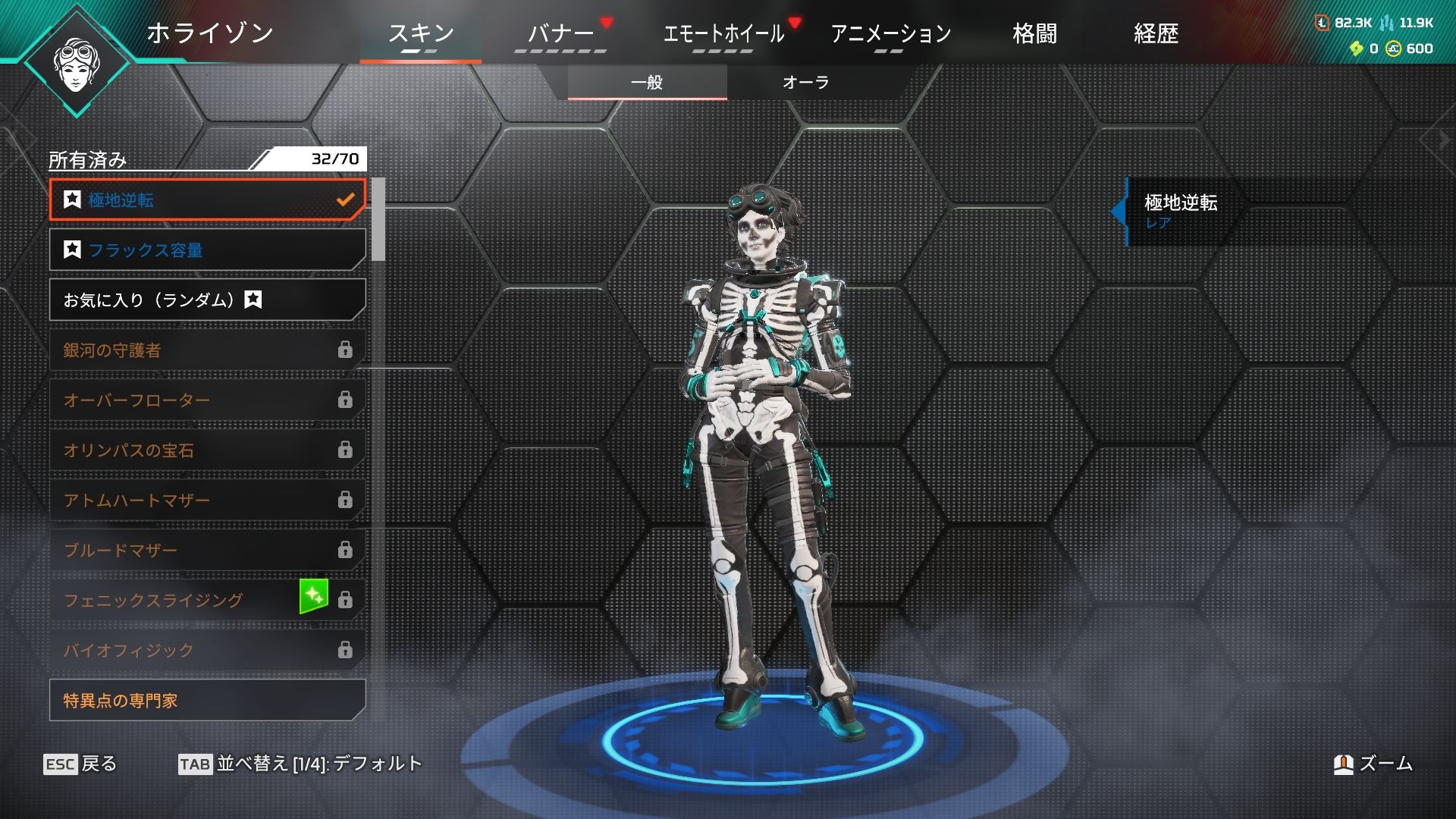Select the 特異点の専門家 skin
Screen dimensions: 1456x819
click(x=207, y=701)
